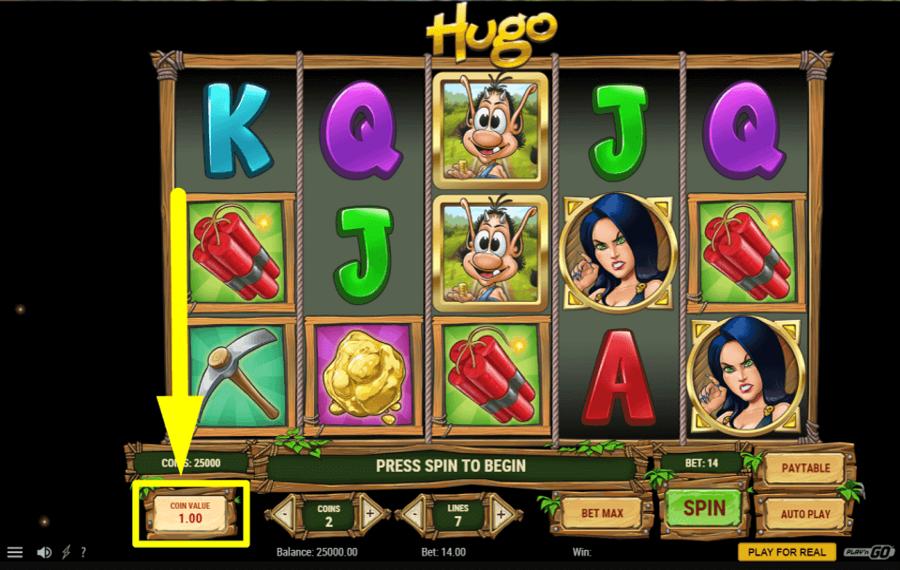
Task: Decrease the number of lines
Action: [413, 514]
